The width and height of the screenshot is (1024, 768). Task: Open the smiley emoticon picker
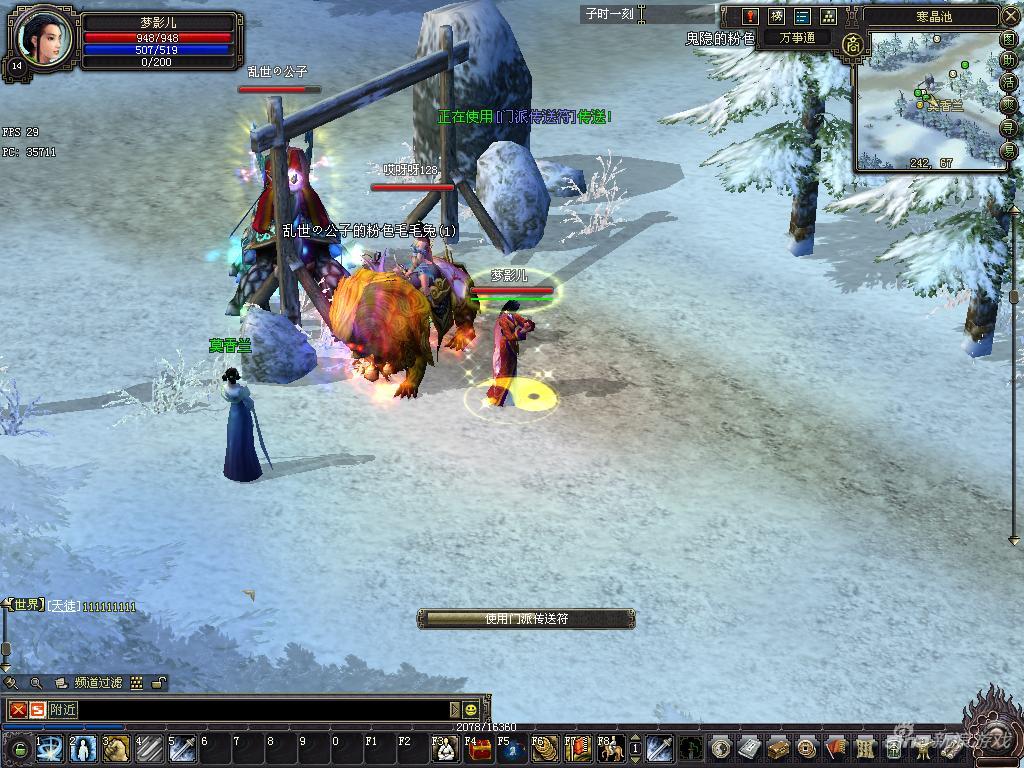pyautogui.click(x=470, y=710)
